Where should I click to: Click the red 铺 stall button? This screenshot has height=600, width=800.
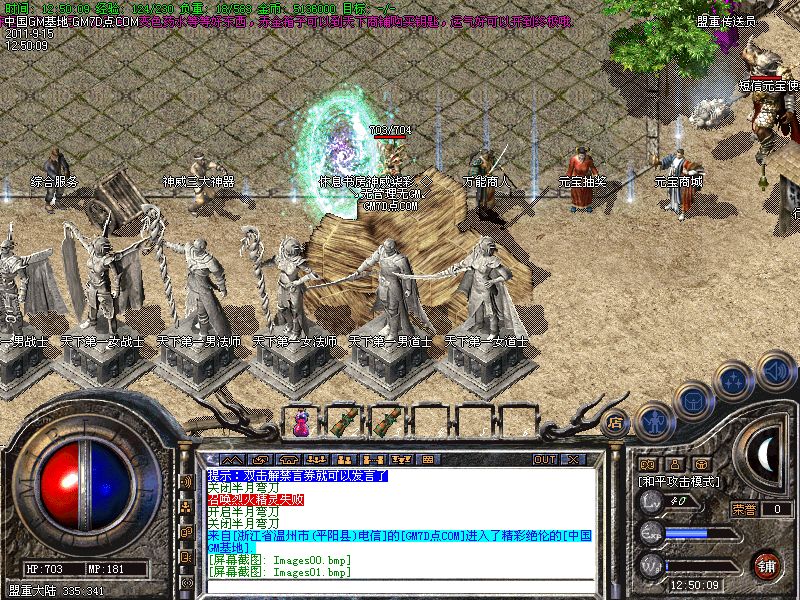click(766, 563)
